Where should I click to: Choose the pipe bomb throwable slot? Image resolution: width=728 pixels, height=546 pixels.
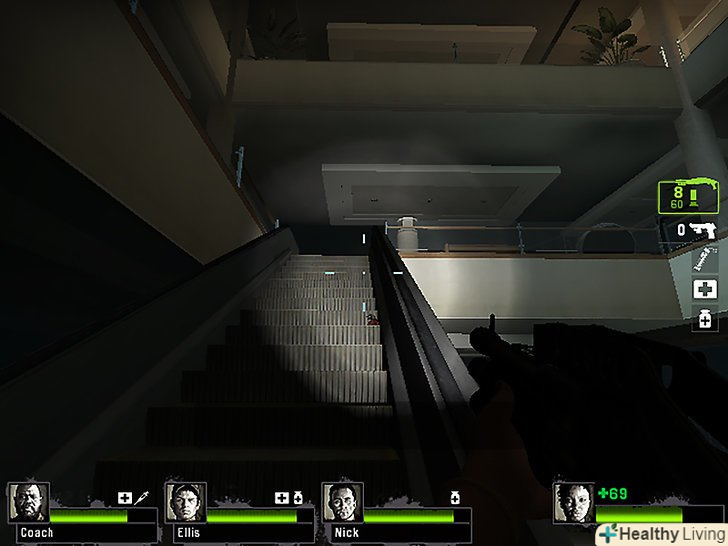(x=705, y=260)
